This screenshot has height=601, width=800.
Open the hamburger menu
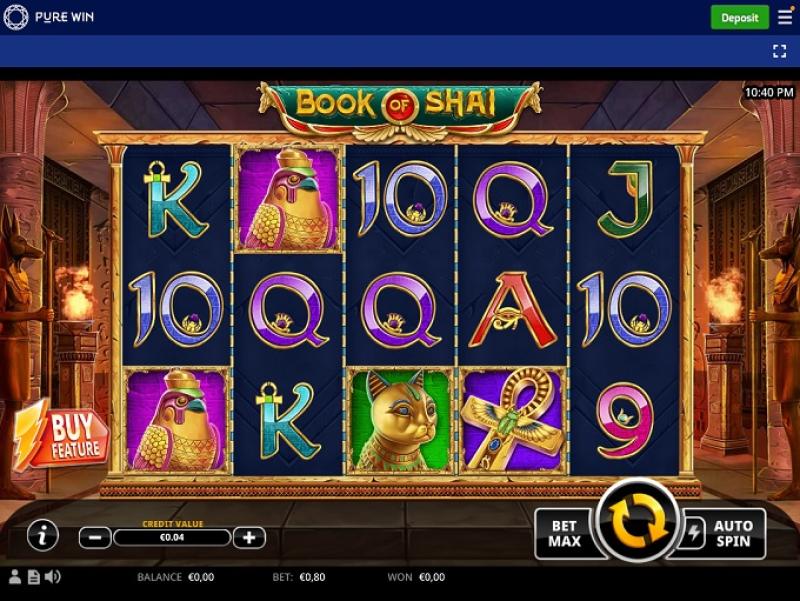784,17
